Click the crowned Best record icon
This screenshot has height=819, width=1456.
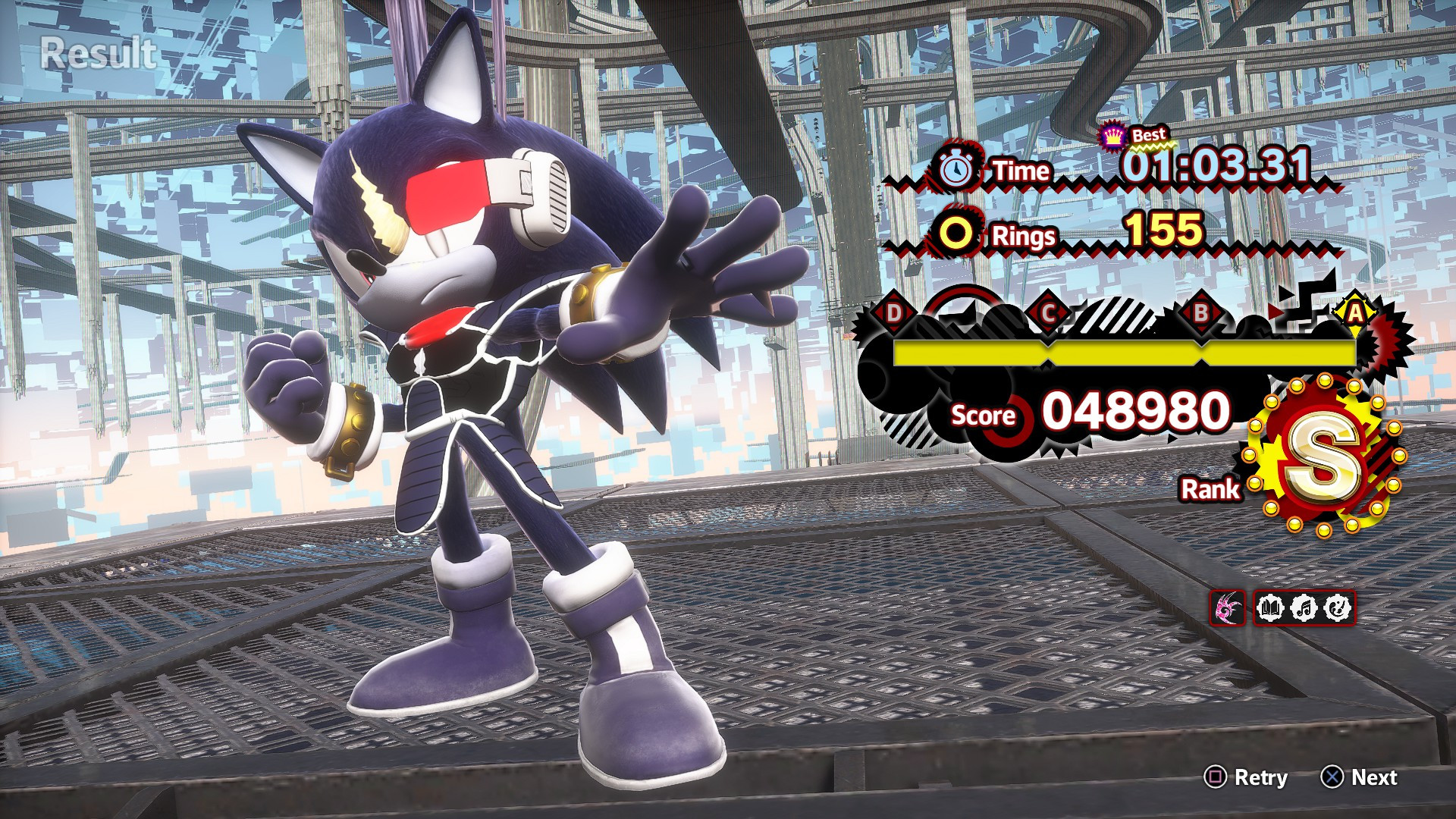[1112, 136]
